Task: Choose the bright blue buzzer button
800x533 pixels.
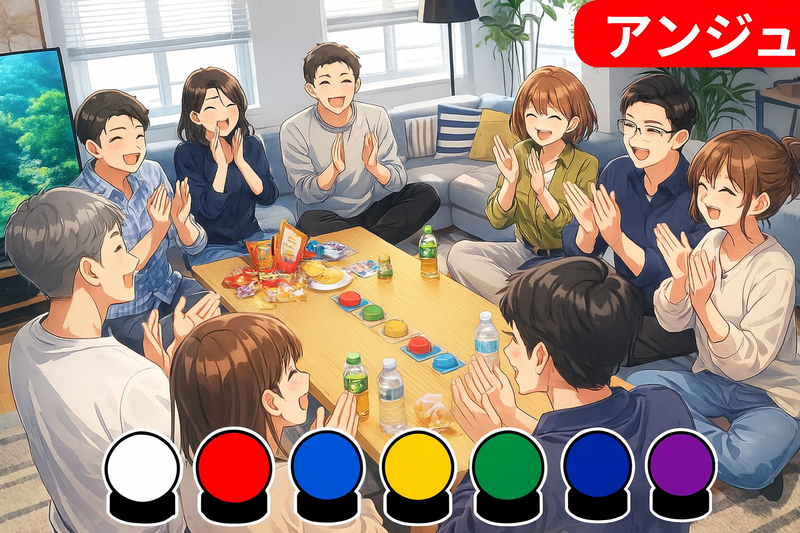Action: 327,468
